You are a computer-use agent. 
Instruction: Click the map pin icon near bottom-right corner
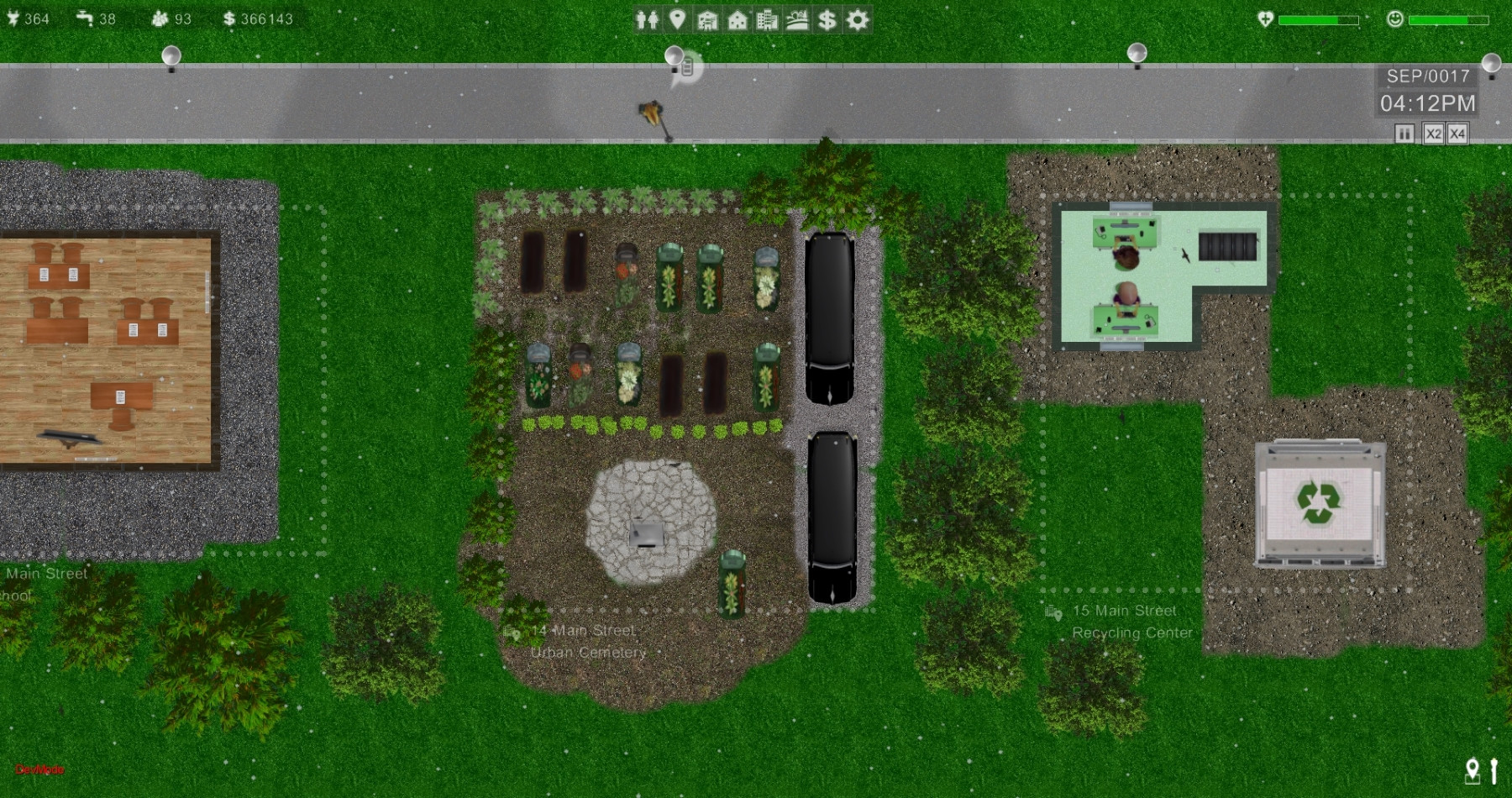pos(1474,769)
